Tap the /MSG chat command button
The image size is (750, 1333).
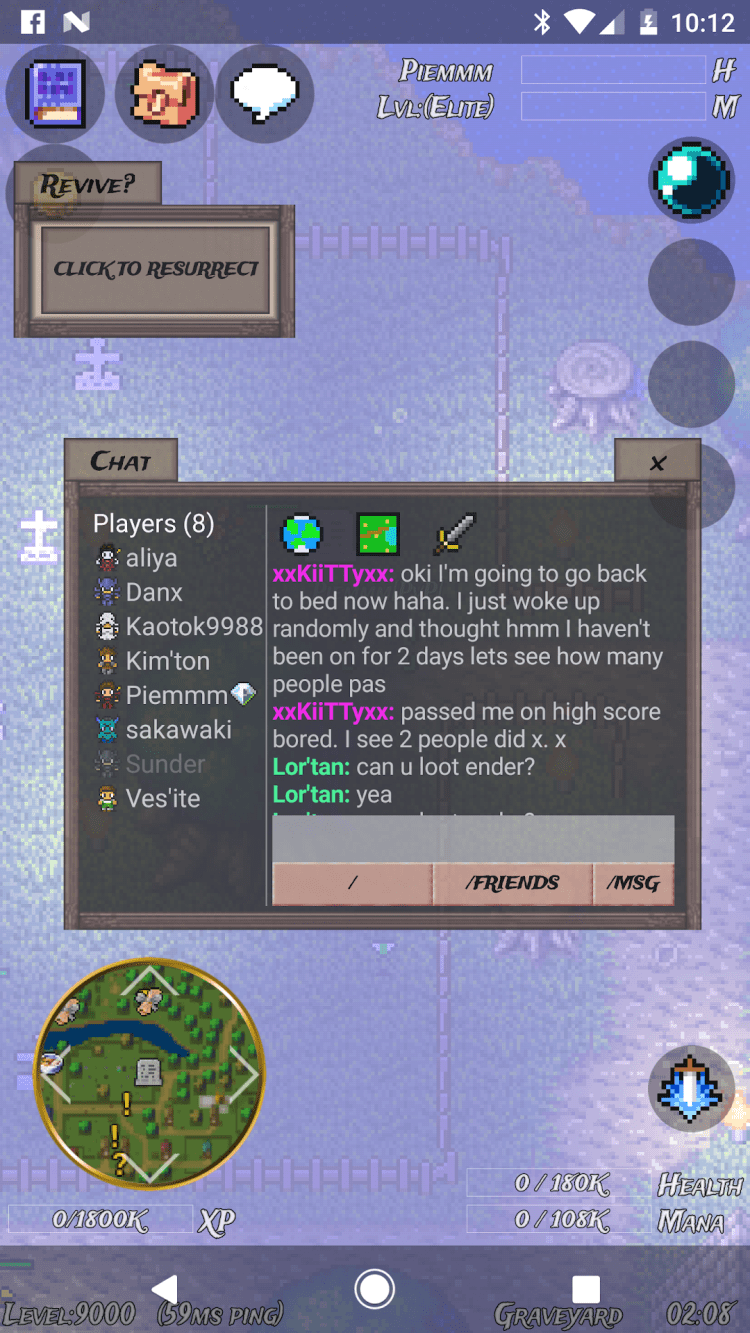(x=633, y=883)
